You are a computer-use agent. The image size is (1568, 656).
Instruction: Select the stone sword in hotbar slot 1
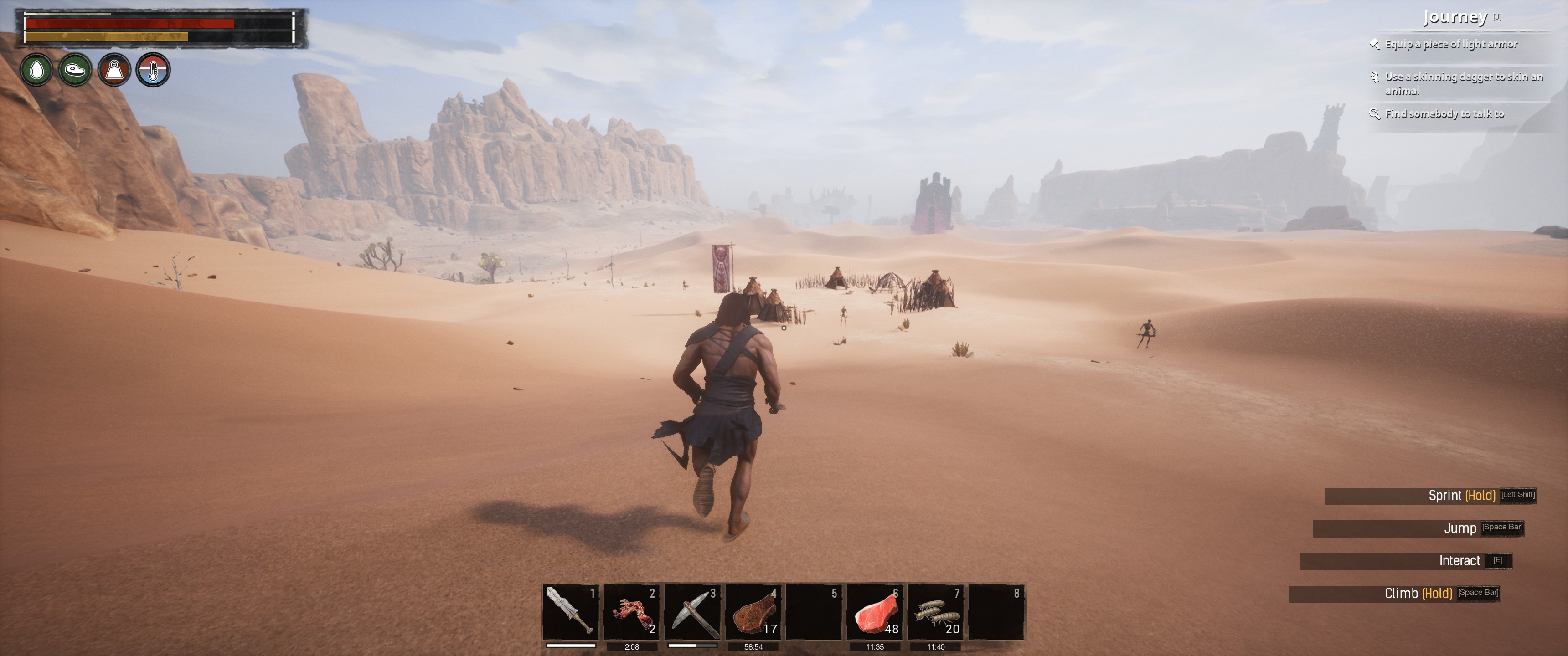[570, 611]
